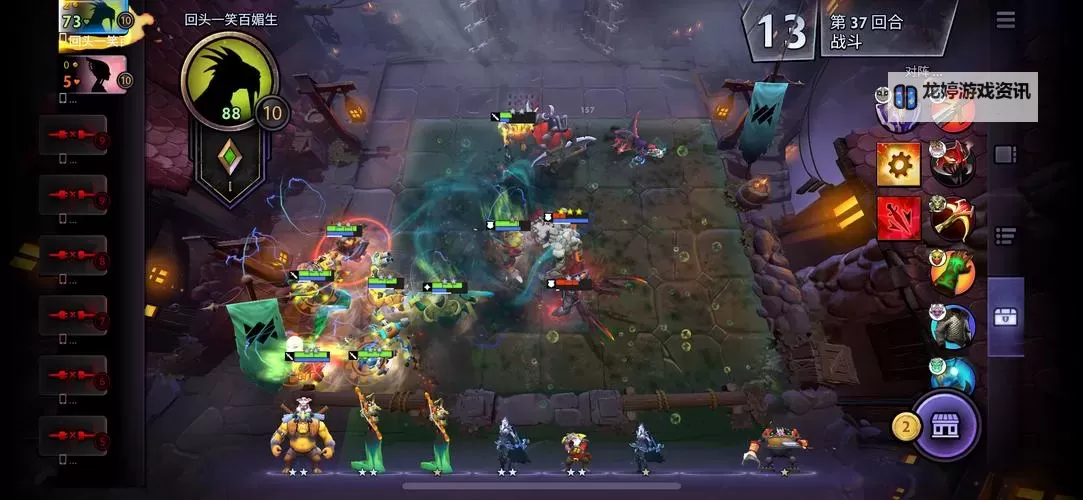
Task: Select the red horned helmet item
Action: click(x=951, y=163)
